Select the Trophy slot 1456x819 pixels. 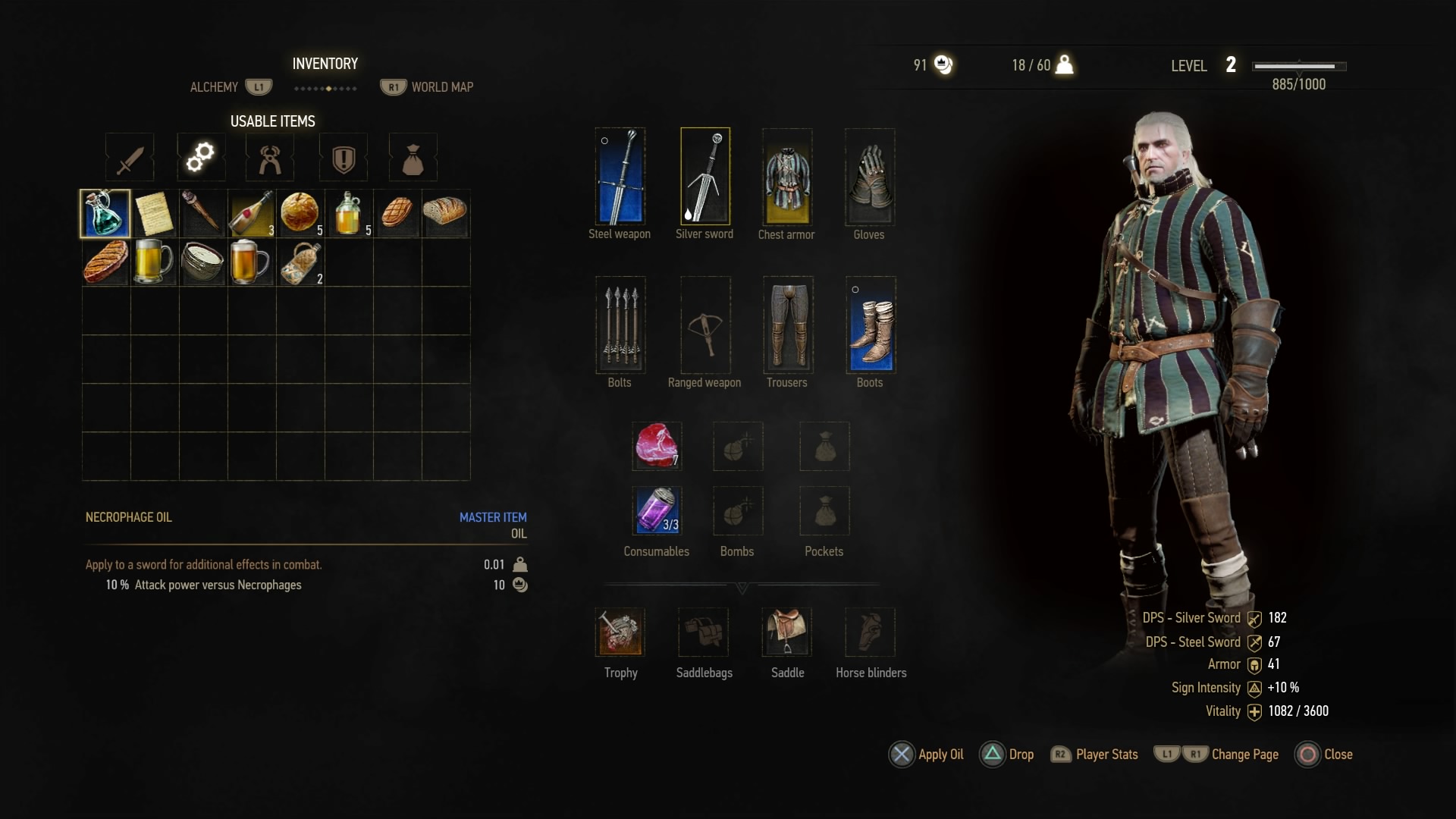click(620, 632)
